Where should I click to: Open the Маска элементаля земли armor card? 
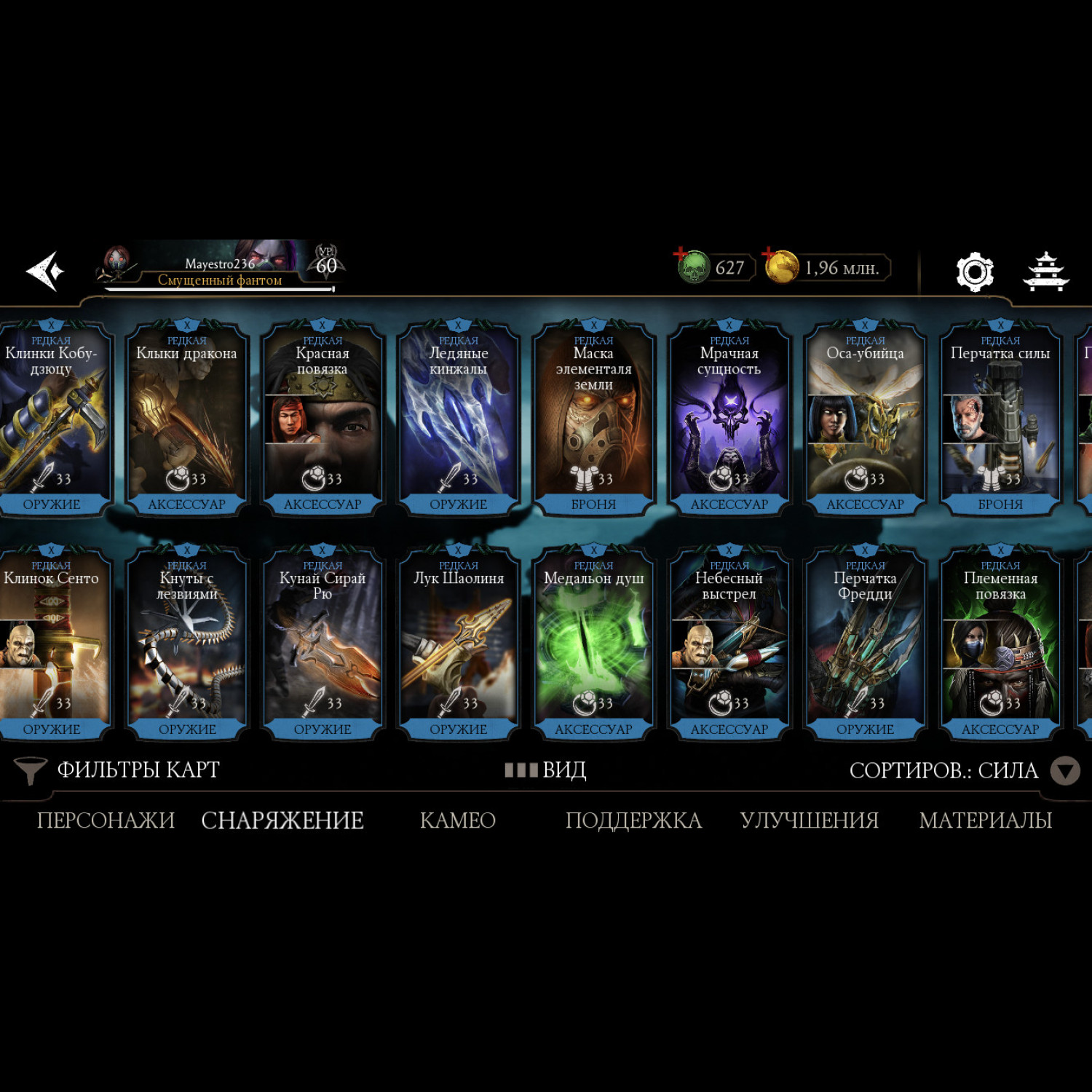pyautogui.click(x=593, y=419)
